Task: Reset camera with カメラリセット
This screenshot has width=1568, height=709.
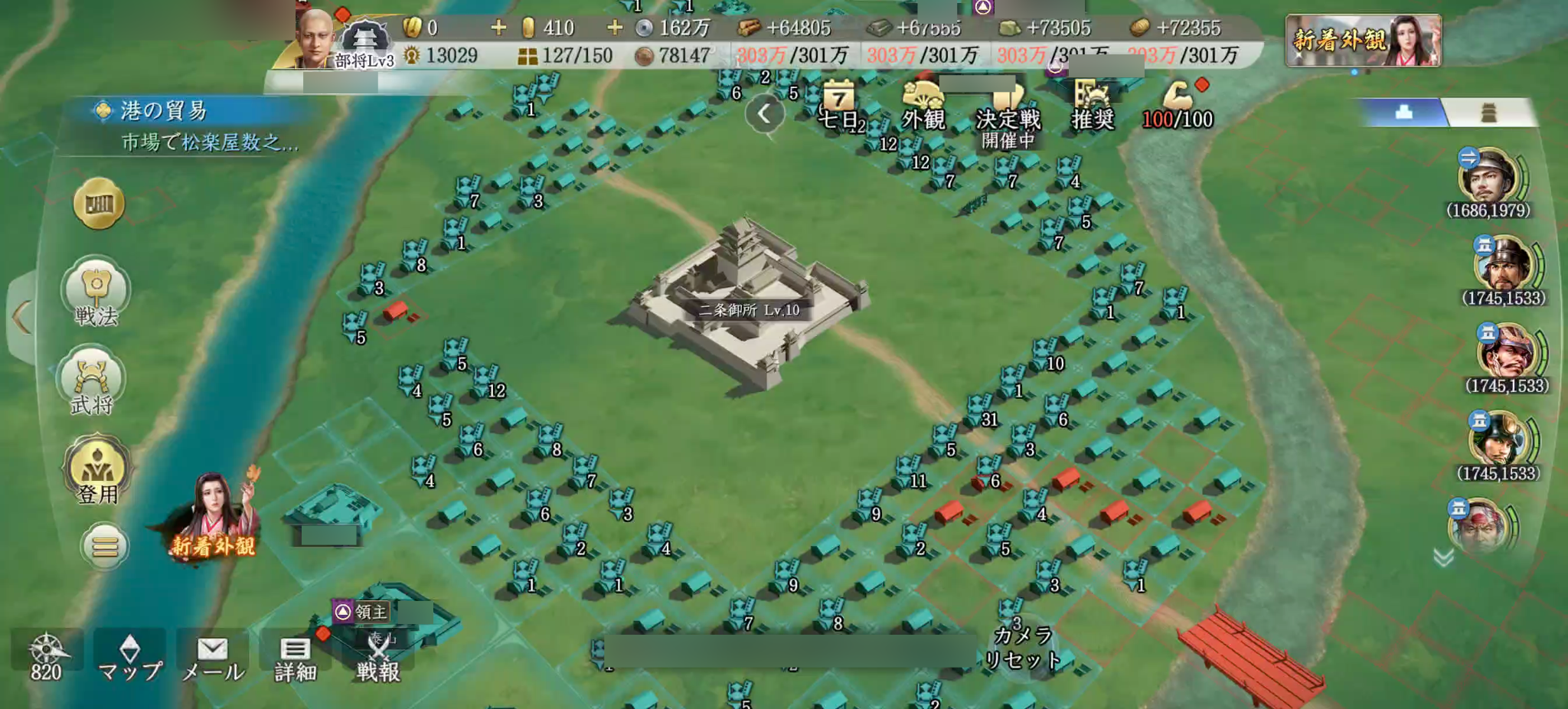Action: 1023,649
